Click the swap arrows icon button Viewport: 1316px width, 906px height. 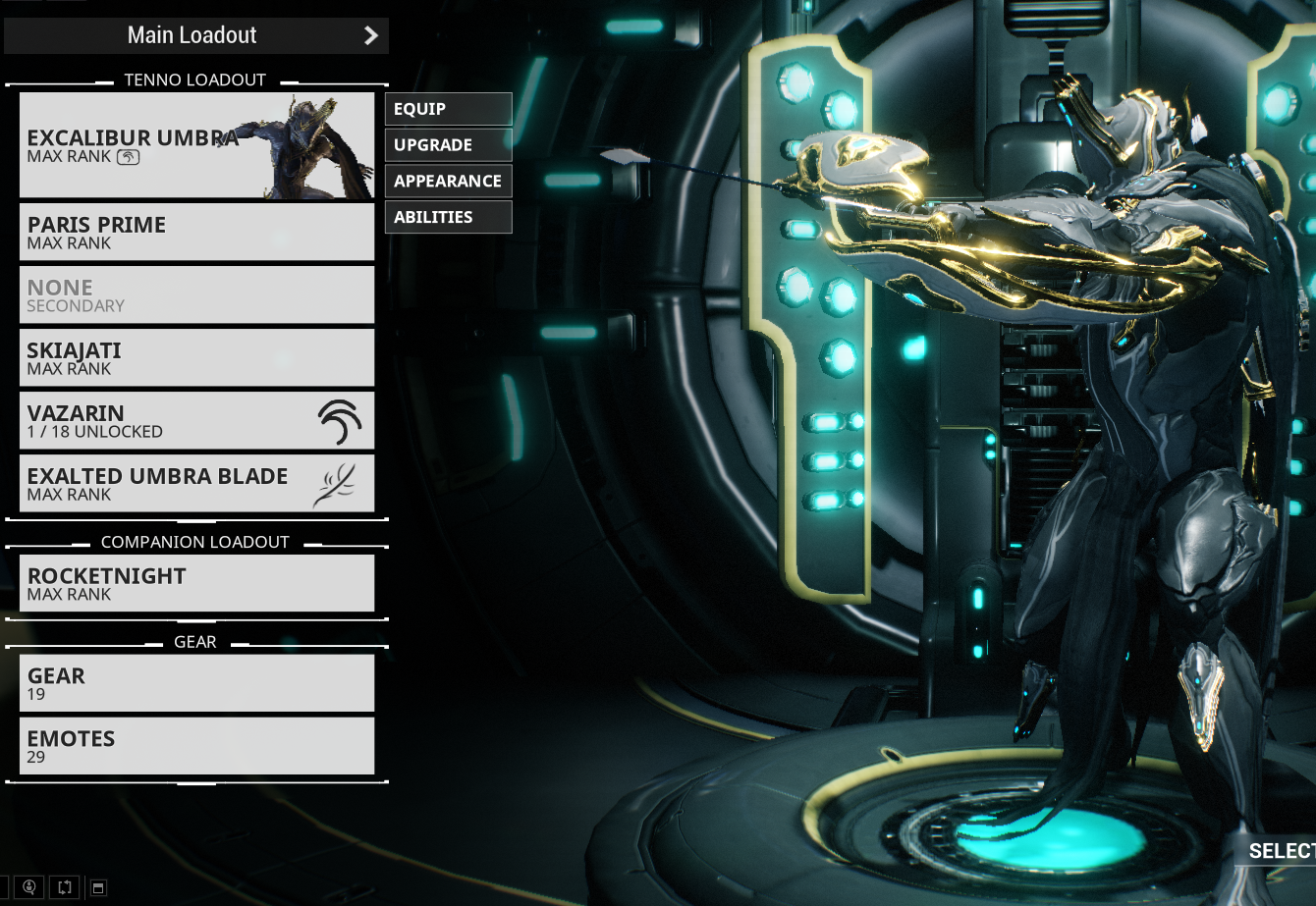click(x=65, y=887)
